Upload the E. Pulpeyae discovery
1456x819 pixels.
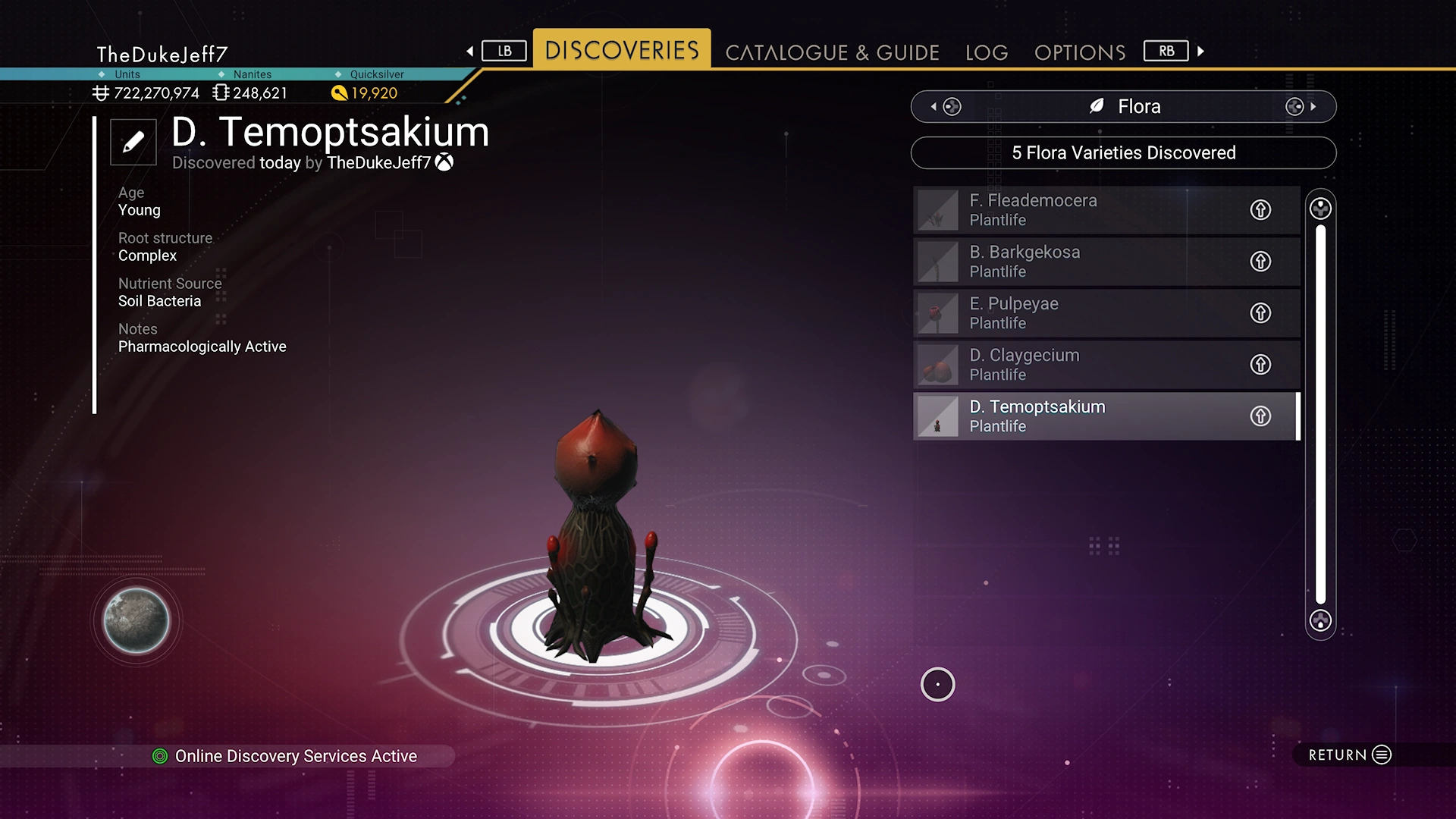click(x=1260, y=313)
